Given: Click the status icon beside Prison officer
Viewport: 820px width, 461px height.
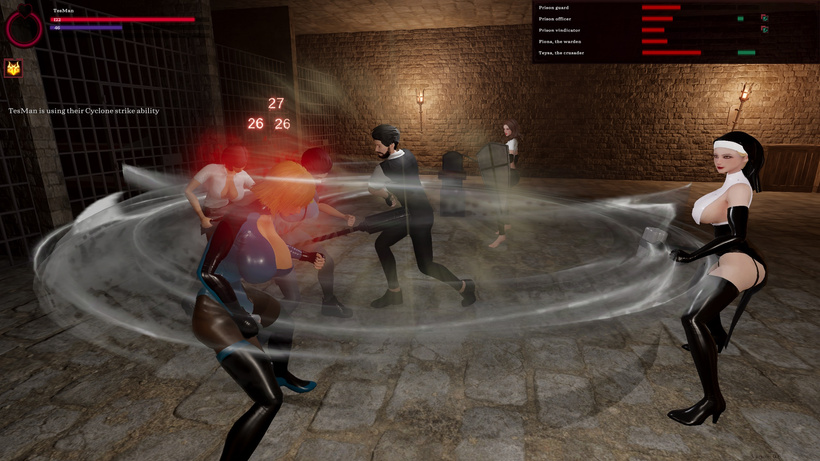Looking at the screenshot, I should pos(764,18).
